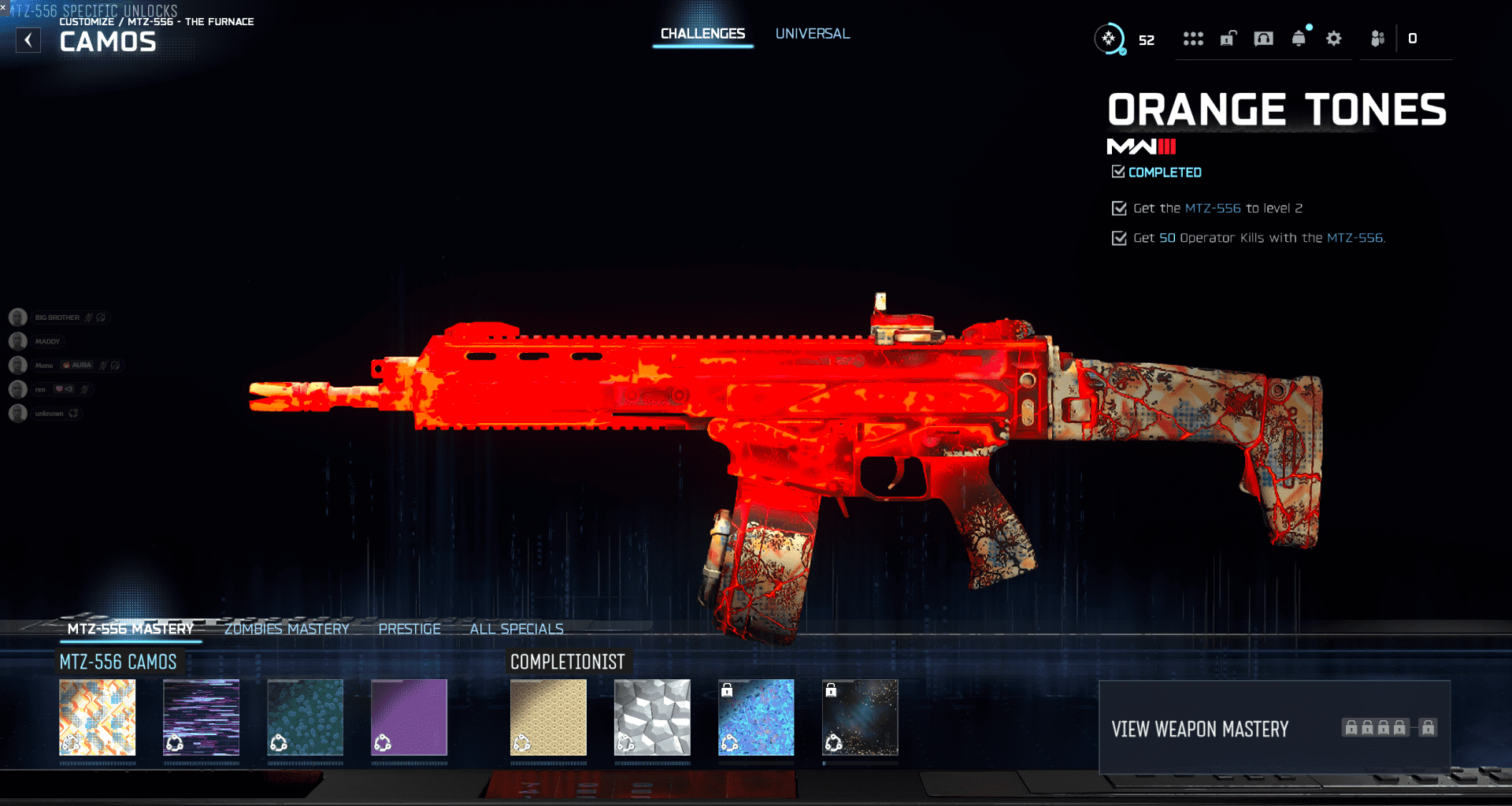1512x806 pixels.
Task: Open the settings gear icon
Action: pyautogui.click(x=1333, y=39)
